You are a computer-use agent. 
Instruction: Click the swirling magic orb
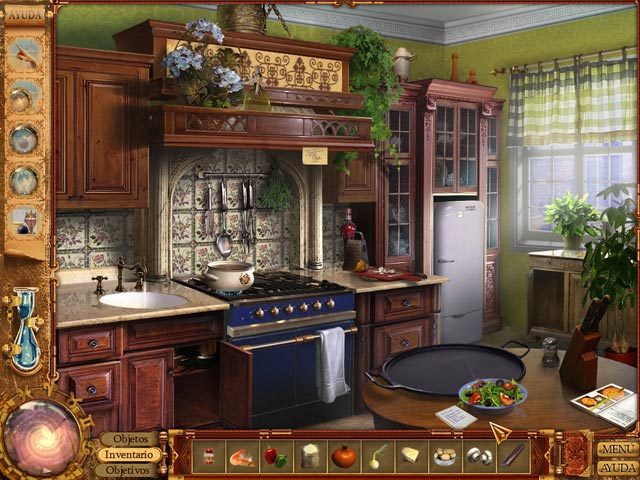pyautogui.click(x=42, y=436)
